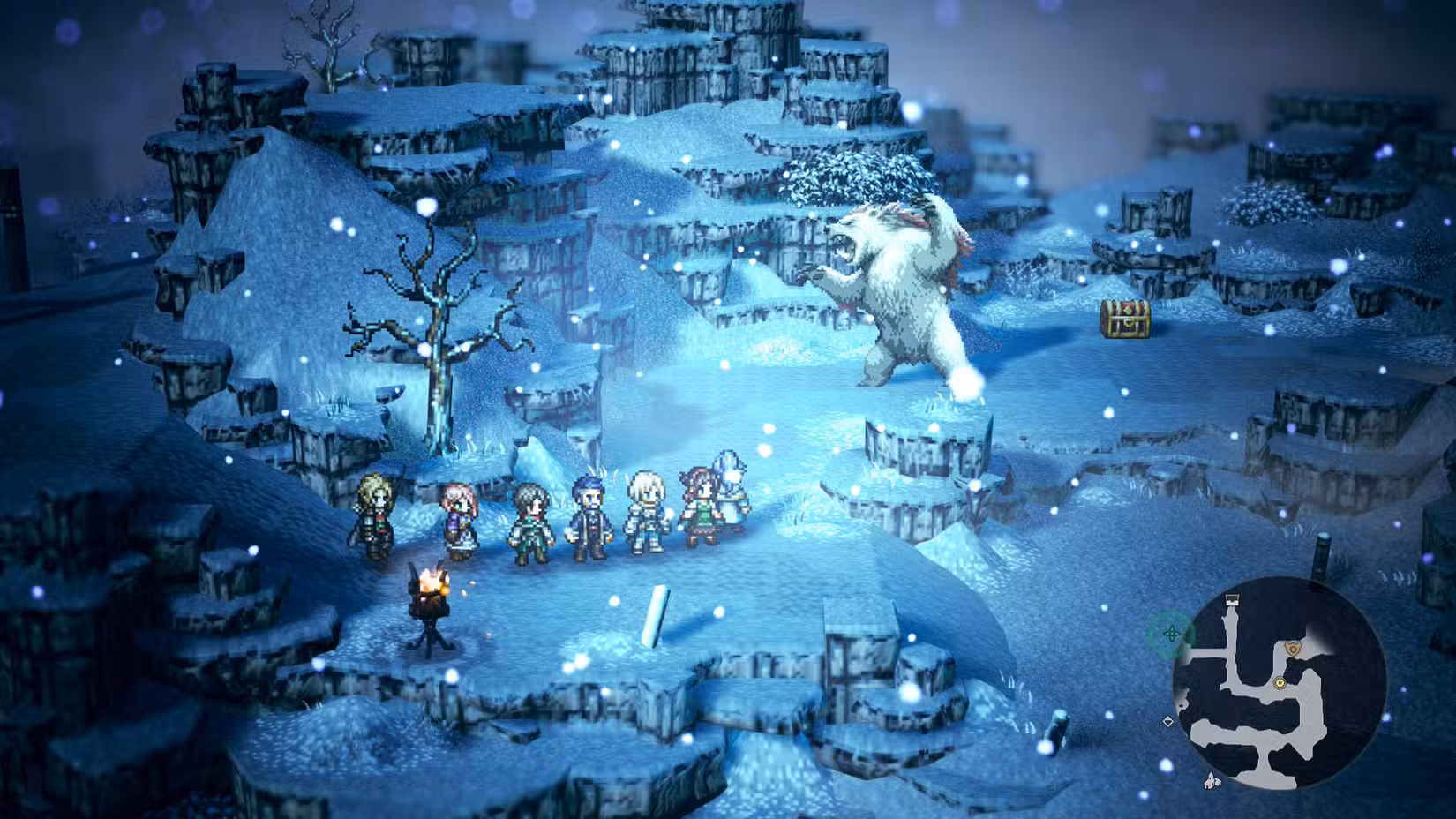Click the town exit icon below the minimap
Image resolution: width=1456 pixels, height=819 pixels.
pos(1211,780)
